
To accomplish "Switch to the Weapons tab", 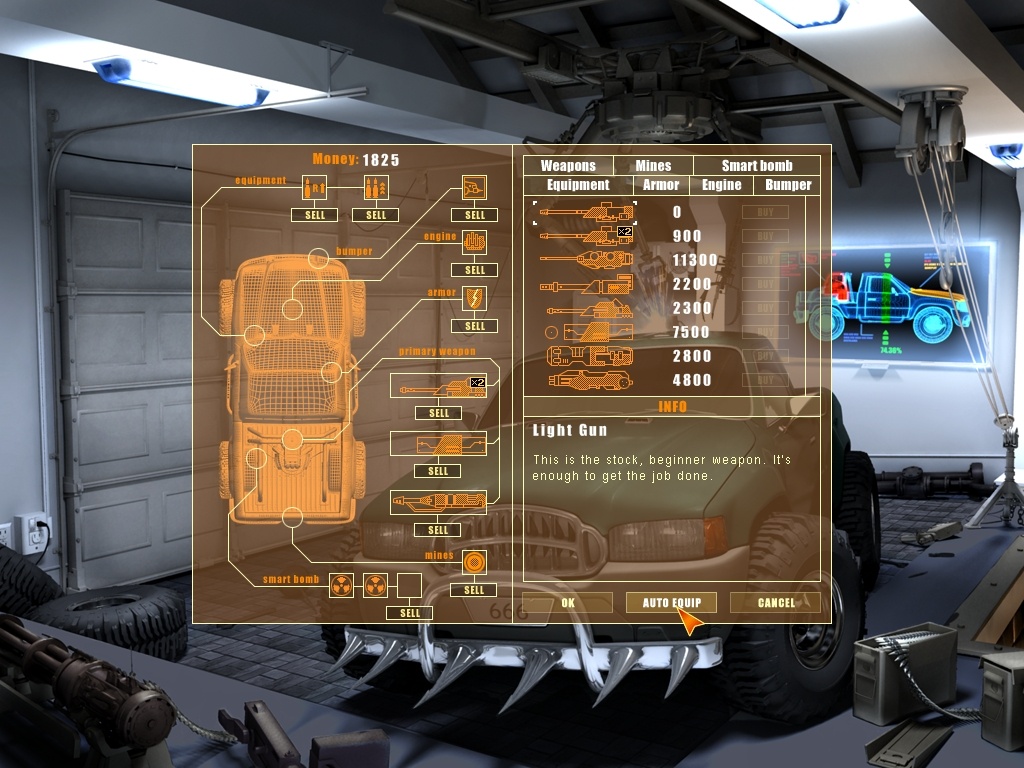I will pyautogui.click(x=568, y=166).
